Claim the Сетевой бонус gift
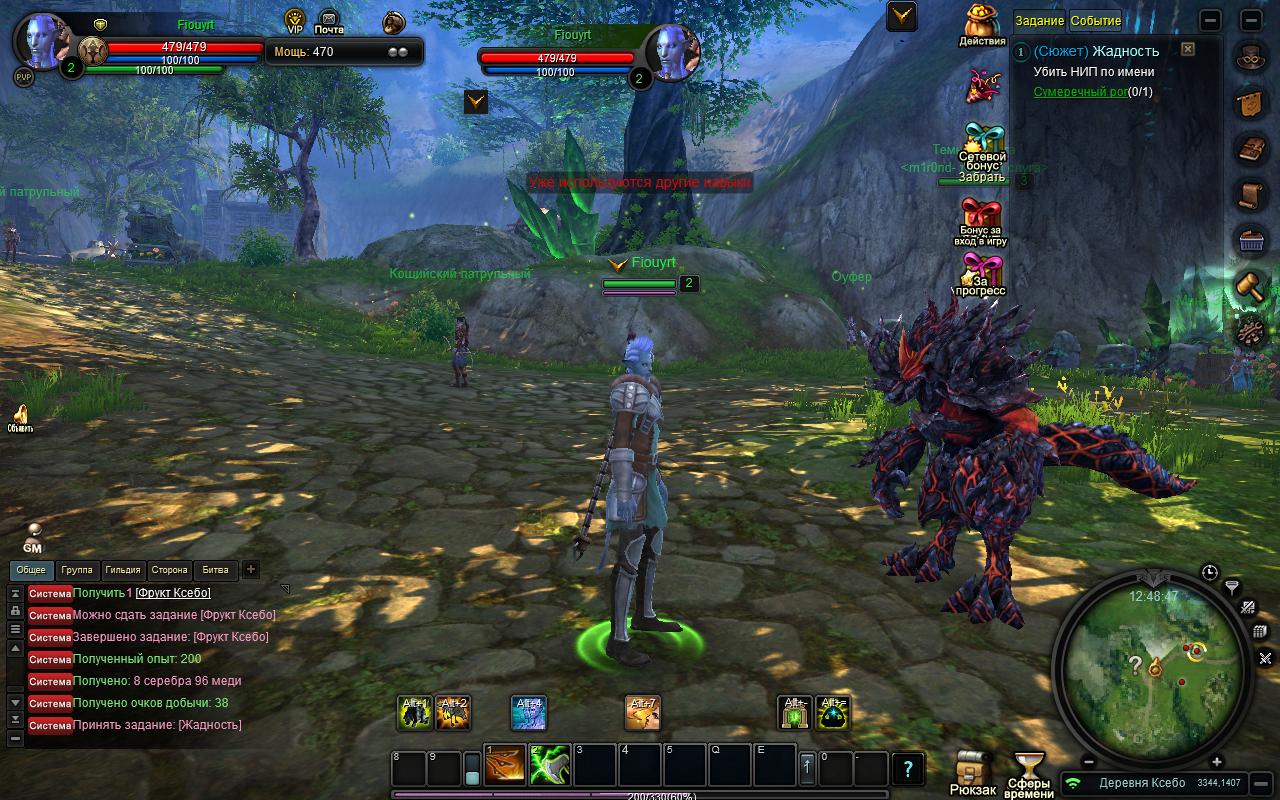This screenshot has width=1280, height=800. tap(982, 155)
